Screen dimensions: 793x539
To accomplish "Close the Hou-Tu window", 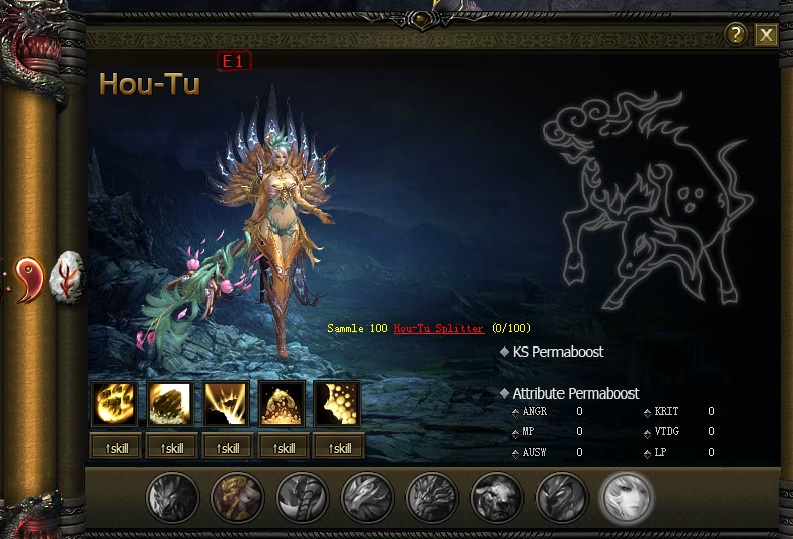I will (x=766, y=36).
